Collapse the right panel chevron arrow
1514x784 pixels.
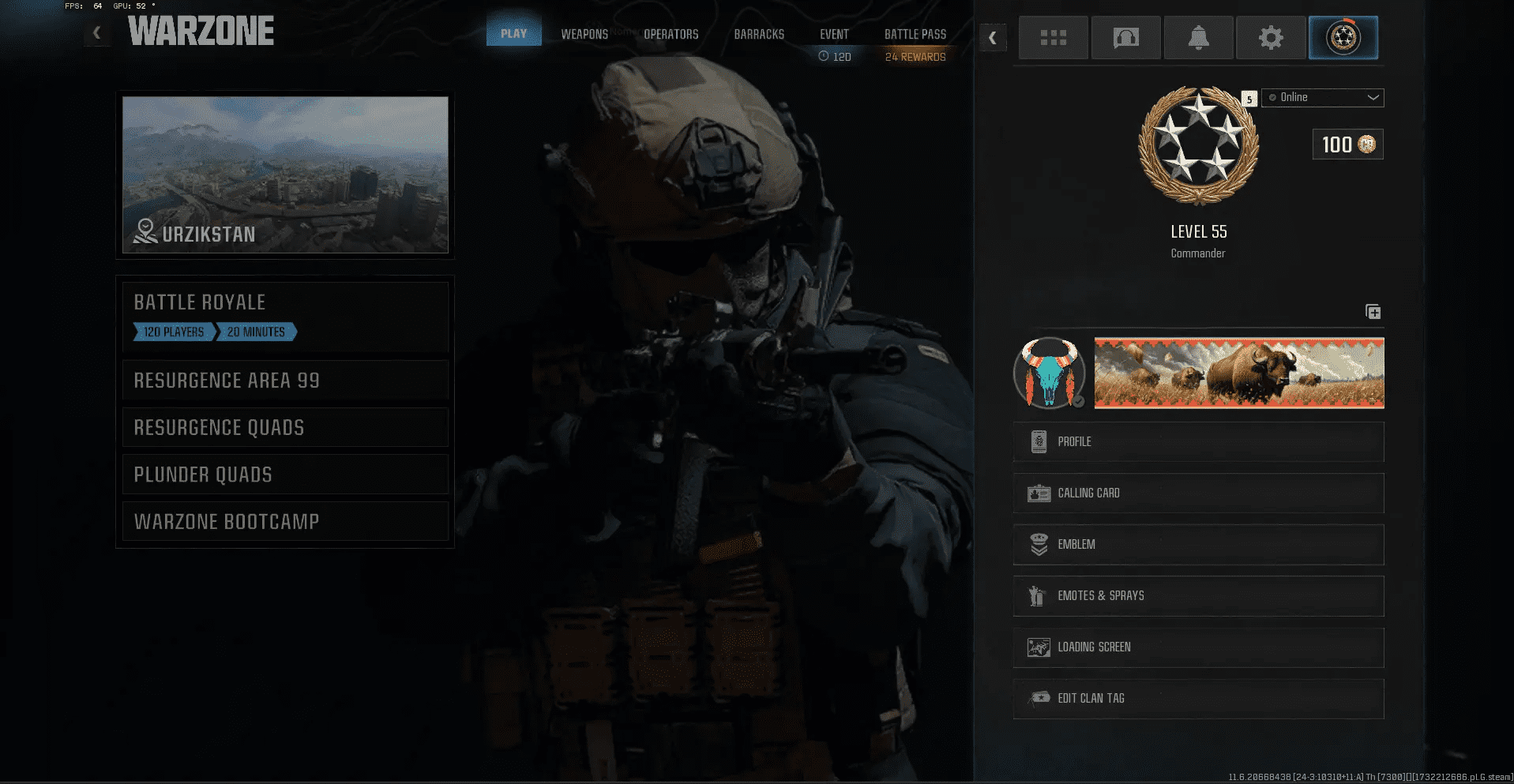tap(993, 38)
